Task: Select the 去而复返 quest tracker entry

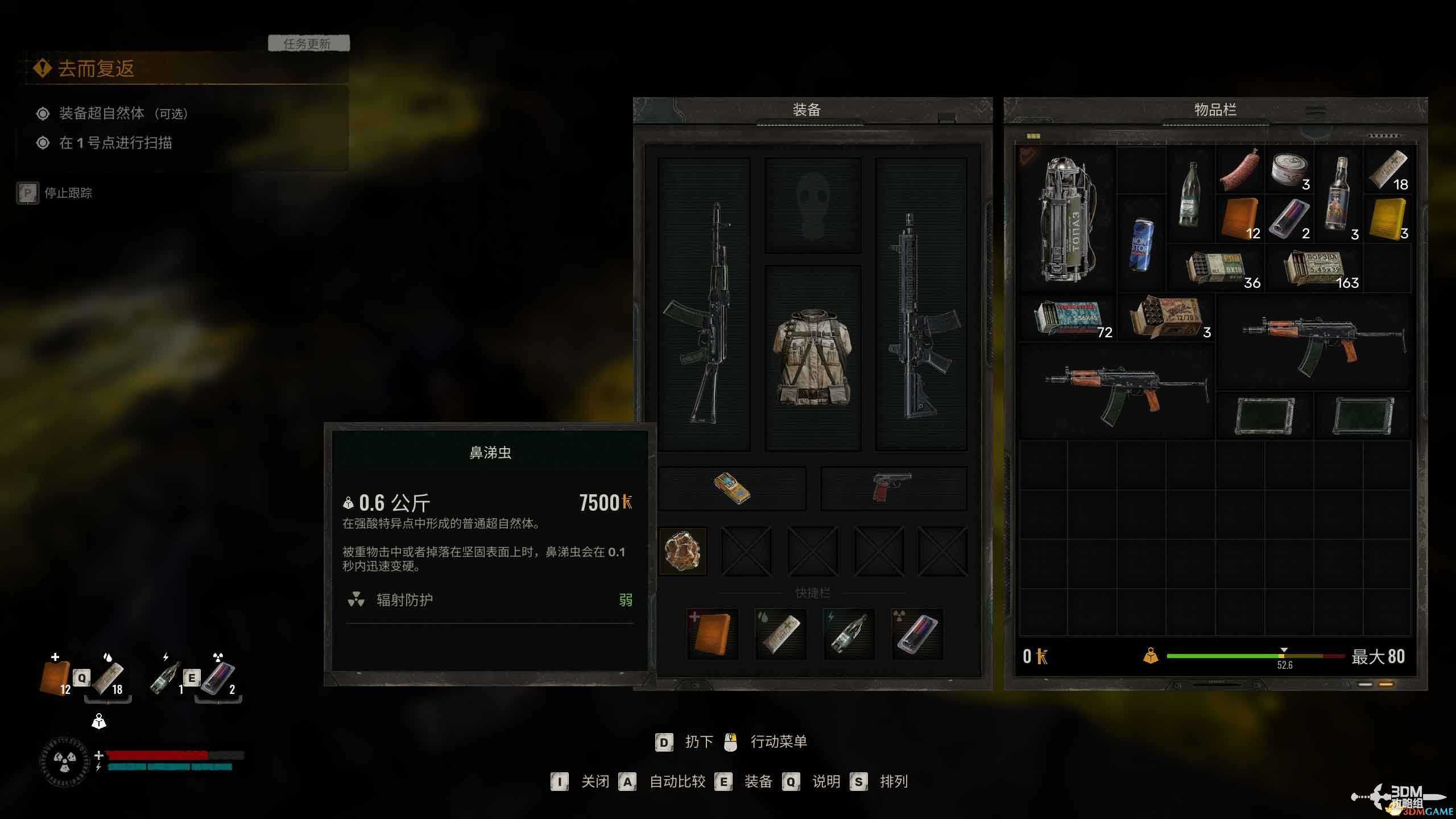Action: point(96,69)
